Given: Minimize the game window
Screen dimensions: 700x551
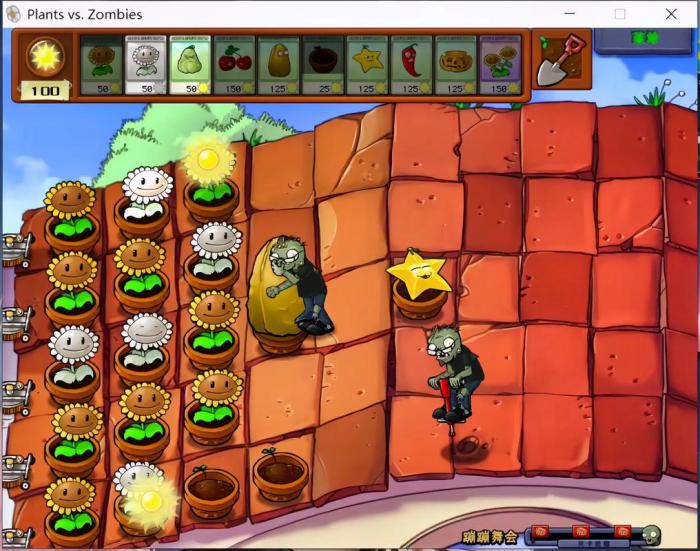Looking at the screenshot, I should pos(567,14).
